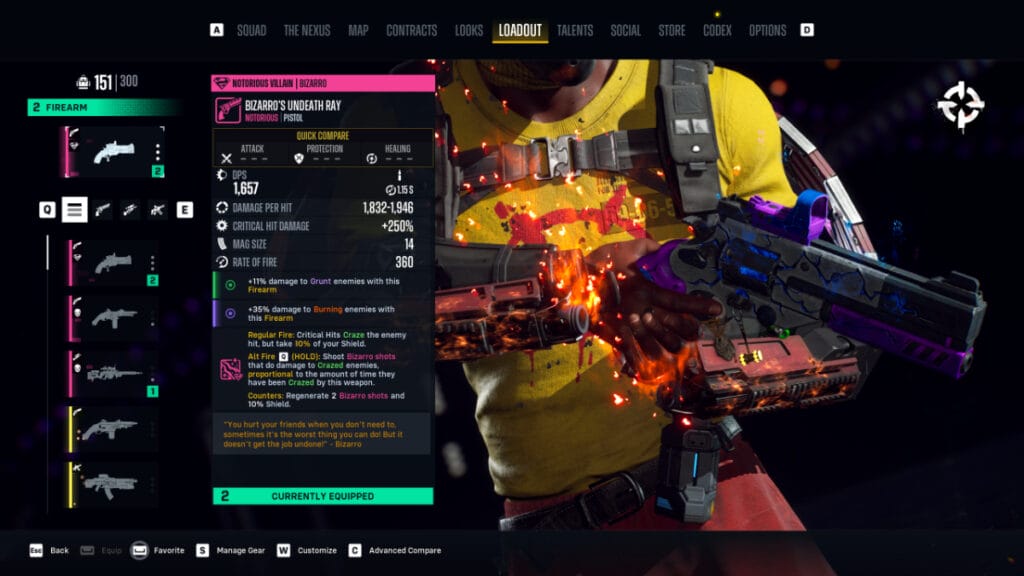Select the equipped firearm slot under Firearm header

point(113,152)
